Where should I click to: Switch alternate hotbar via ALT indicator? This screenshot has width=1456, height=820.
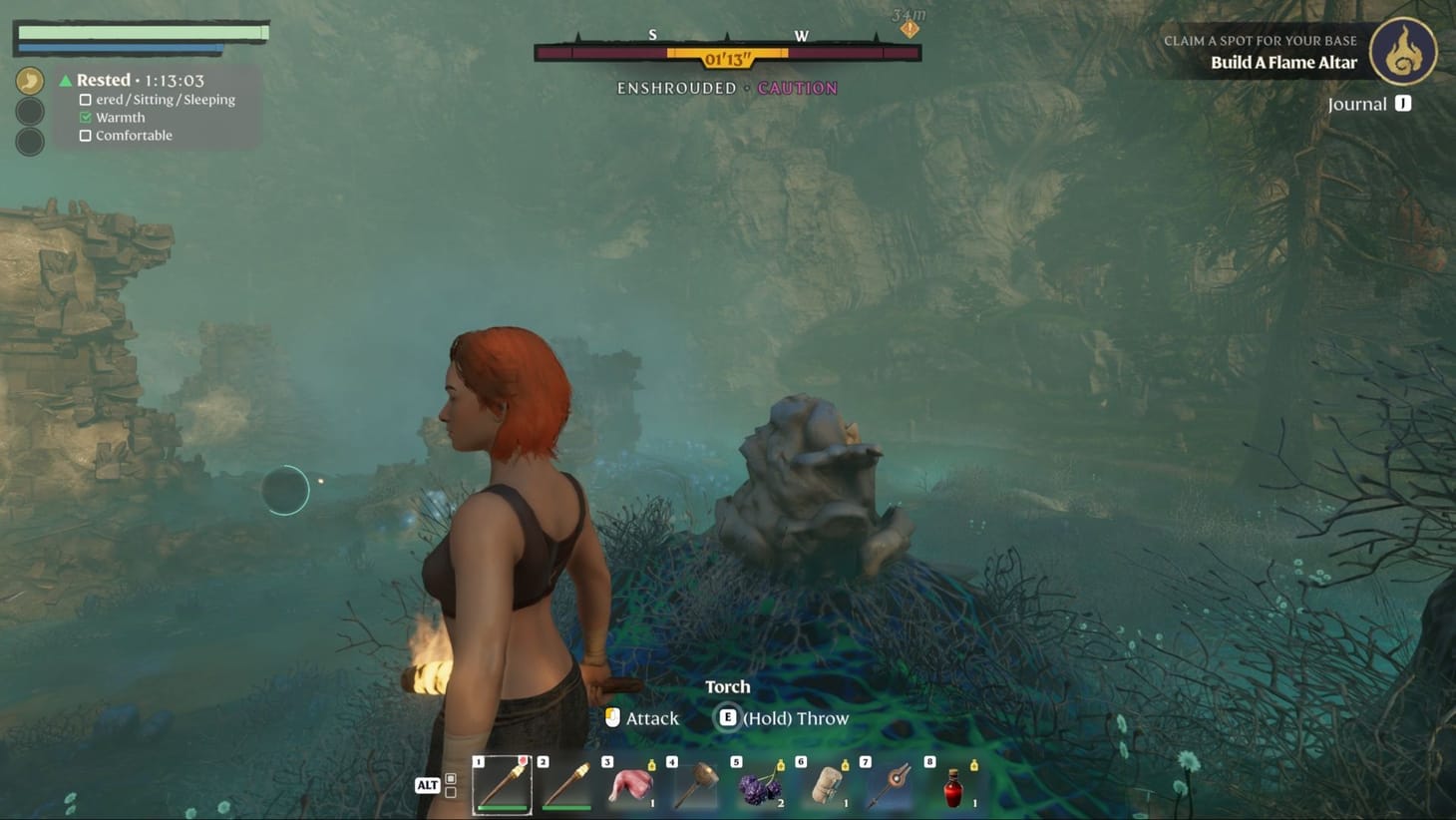428,785
